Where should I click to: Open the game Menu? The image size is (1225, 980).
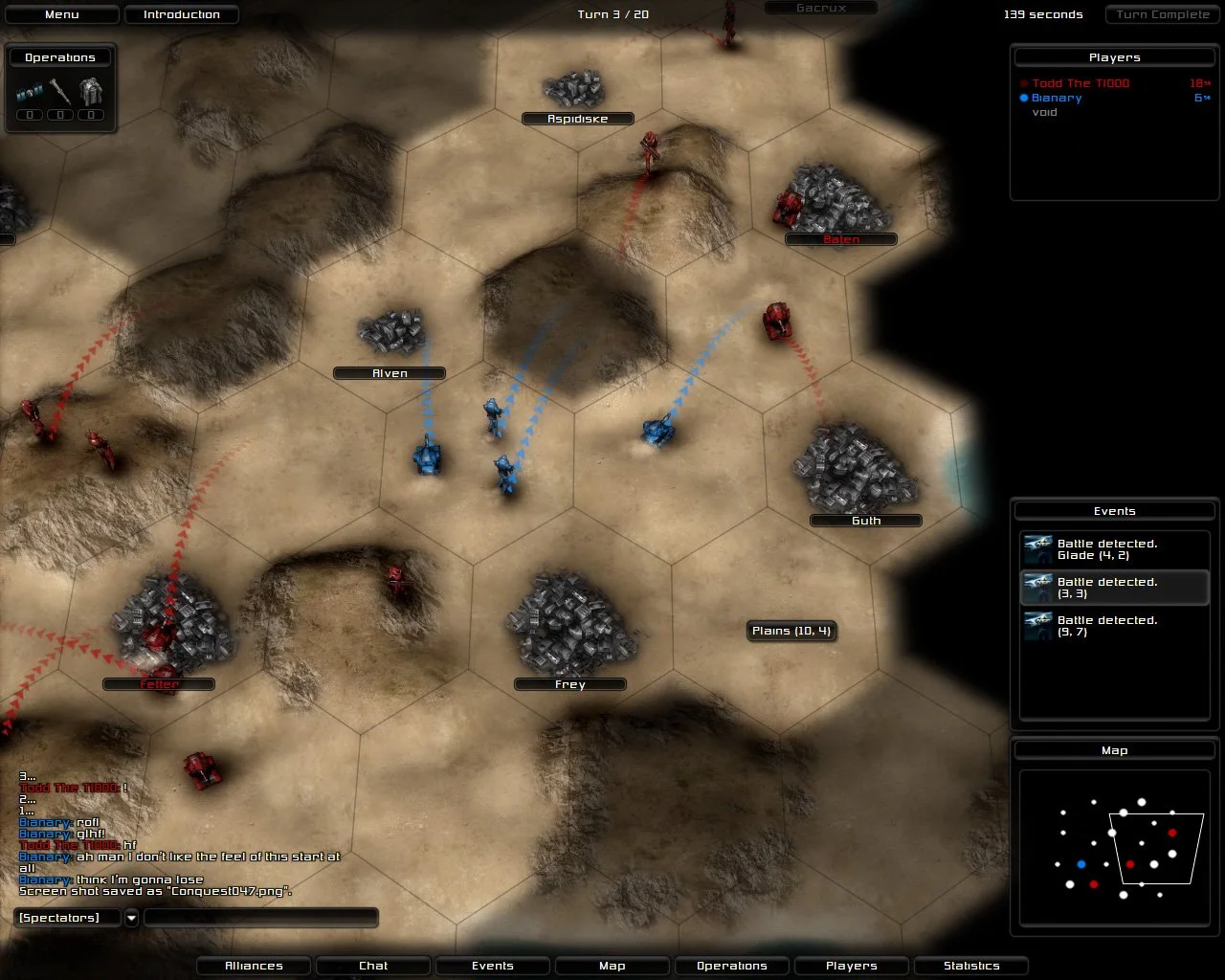[x=61, y=13]
